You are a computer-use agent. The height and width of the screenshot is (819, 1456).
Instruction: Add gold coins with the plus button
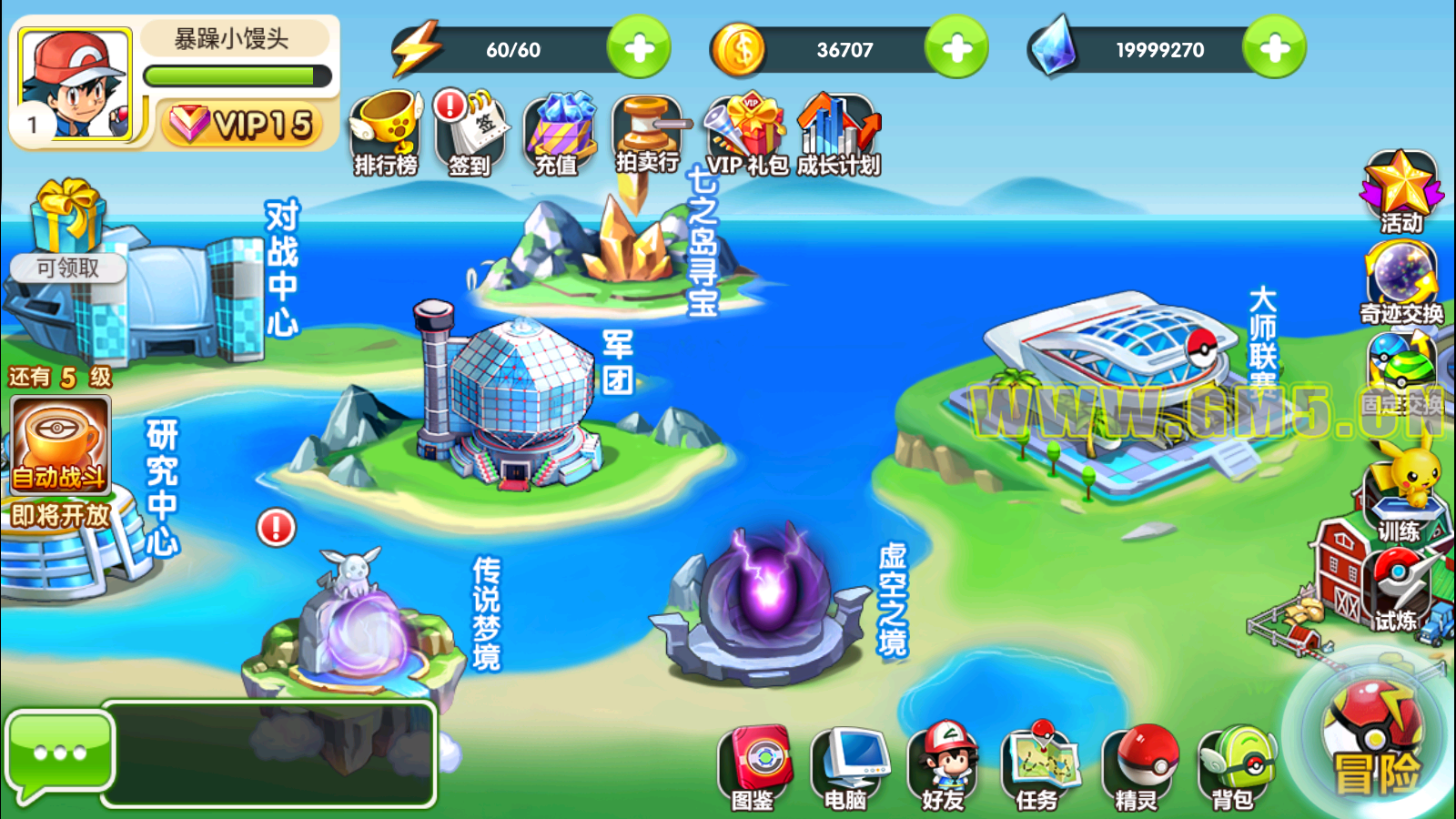point(956,48)
